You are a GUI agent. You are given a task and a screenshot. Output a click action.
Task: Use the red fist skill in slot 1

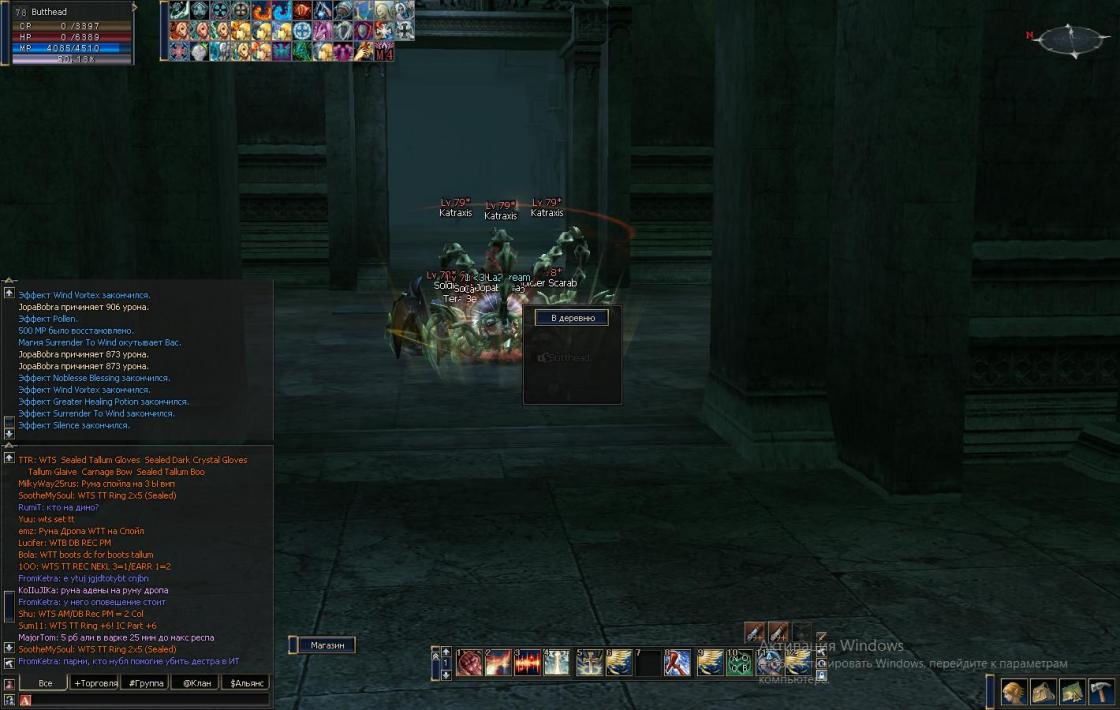click(x=469, y=663)
